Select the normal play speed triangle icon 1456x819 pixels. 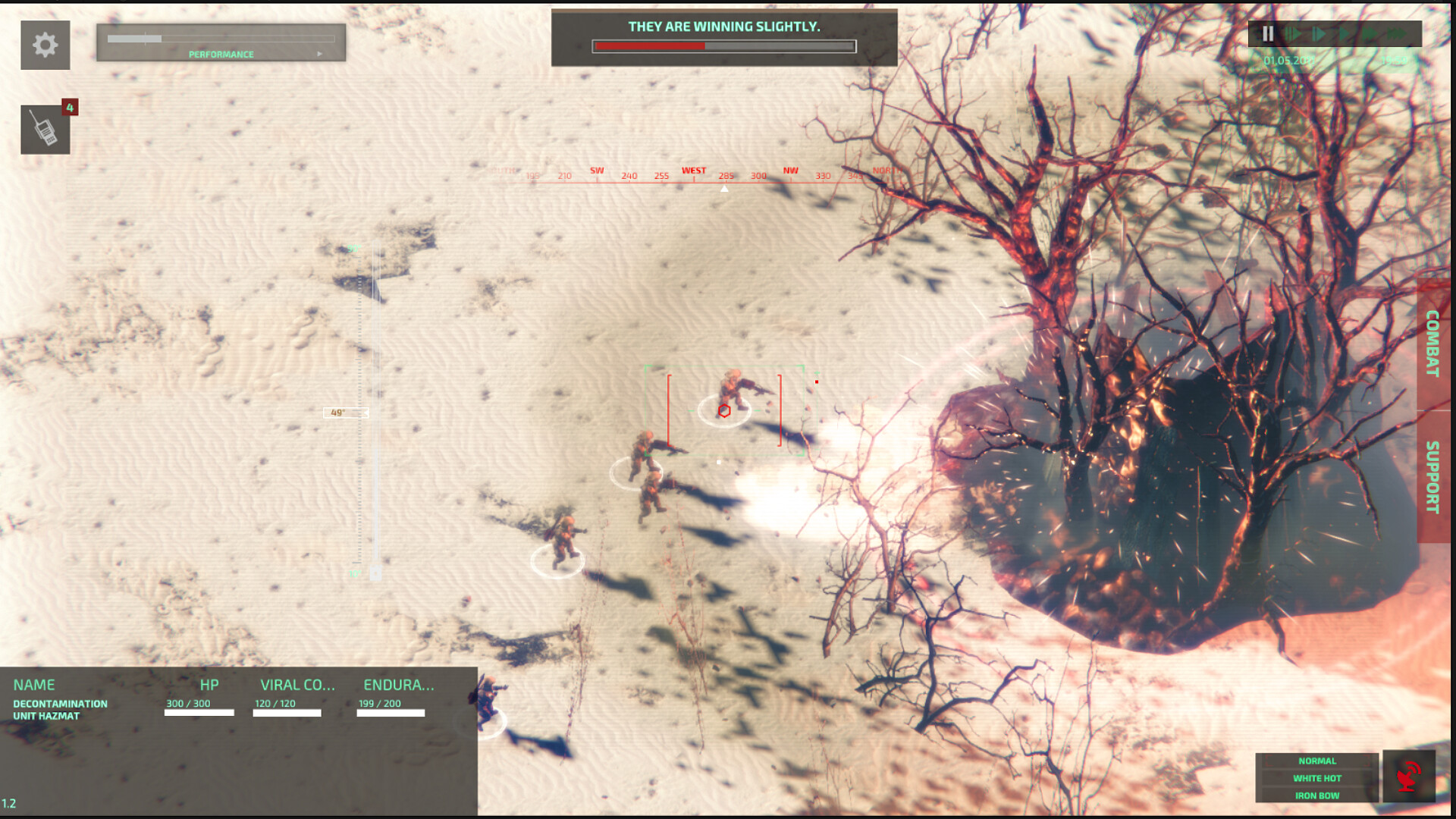(1344, 33)
